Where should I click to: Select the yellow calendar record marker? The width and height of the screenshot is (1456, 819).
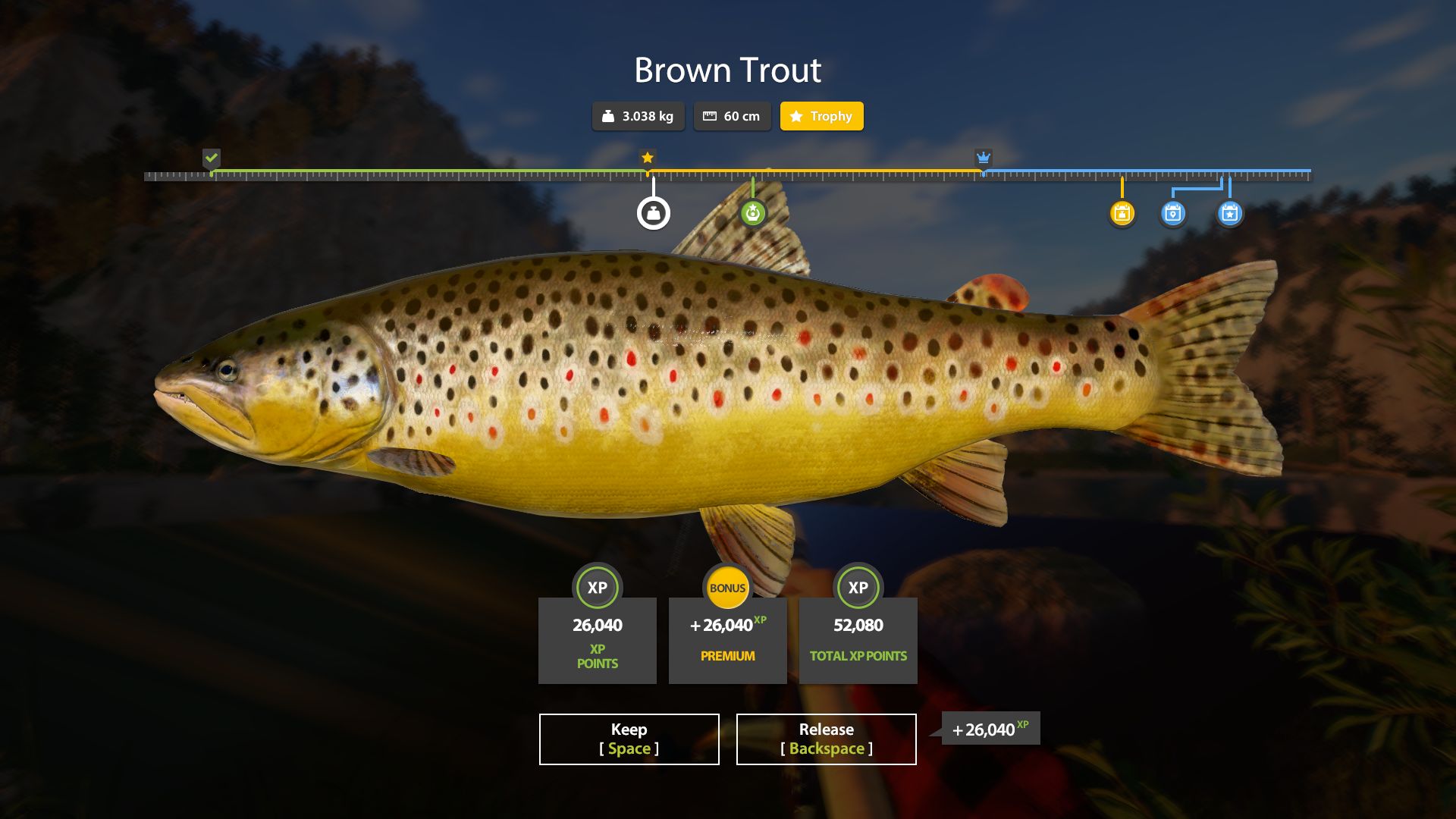coord(1122,213)
